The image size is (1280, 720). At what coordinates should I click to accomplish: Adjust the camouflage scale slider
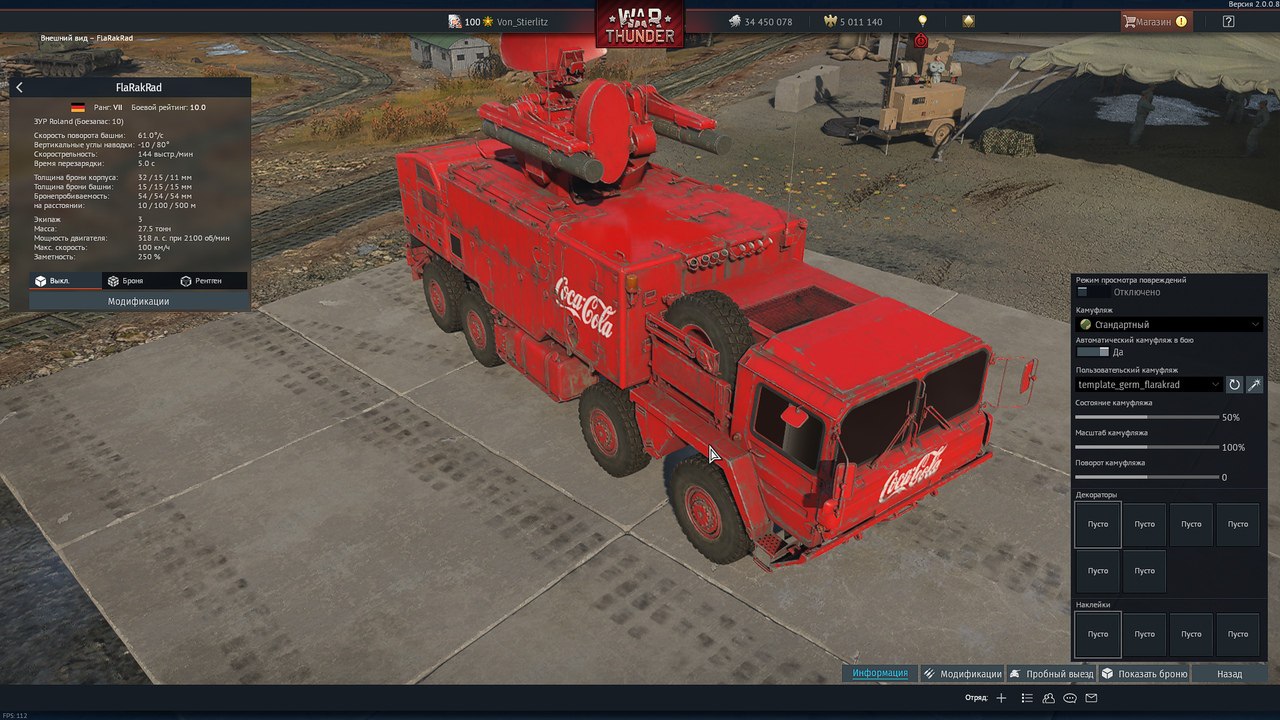pyautogui.click(x=1147, y=447)
